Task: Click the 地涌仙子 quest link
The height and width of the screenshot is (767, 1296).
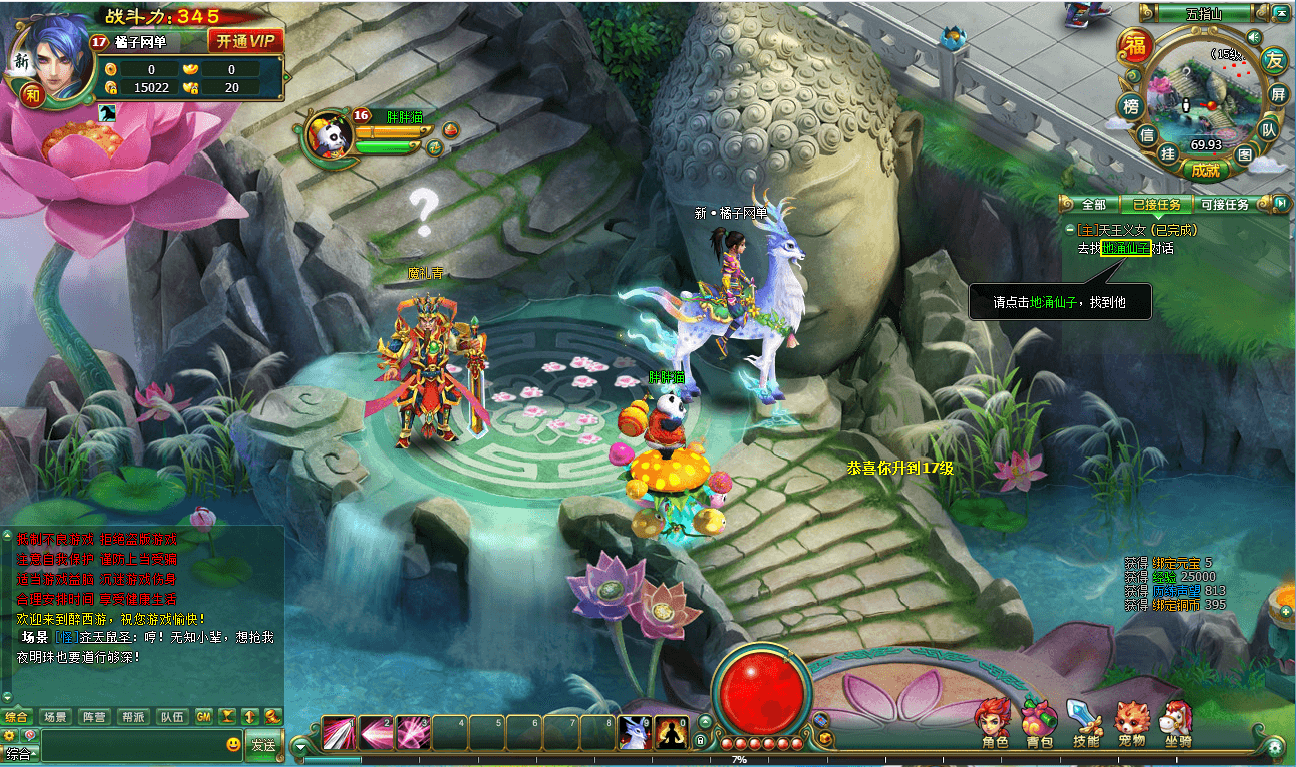Action: 1125,248
